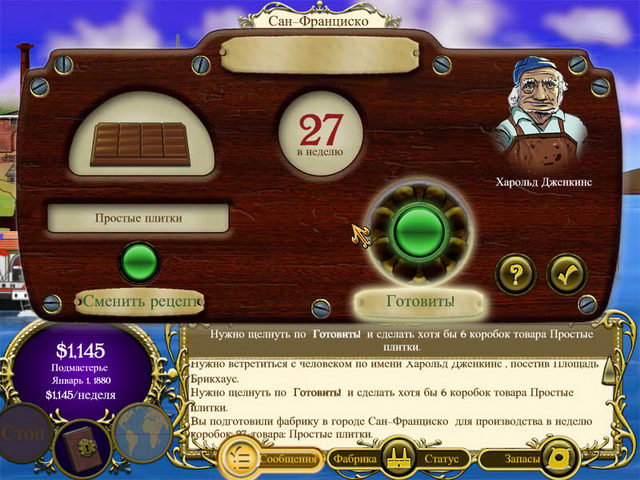Viewport: 640px width, 480px height.
Task: Open help with the question mark button
Action: tap(516, 274)
